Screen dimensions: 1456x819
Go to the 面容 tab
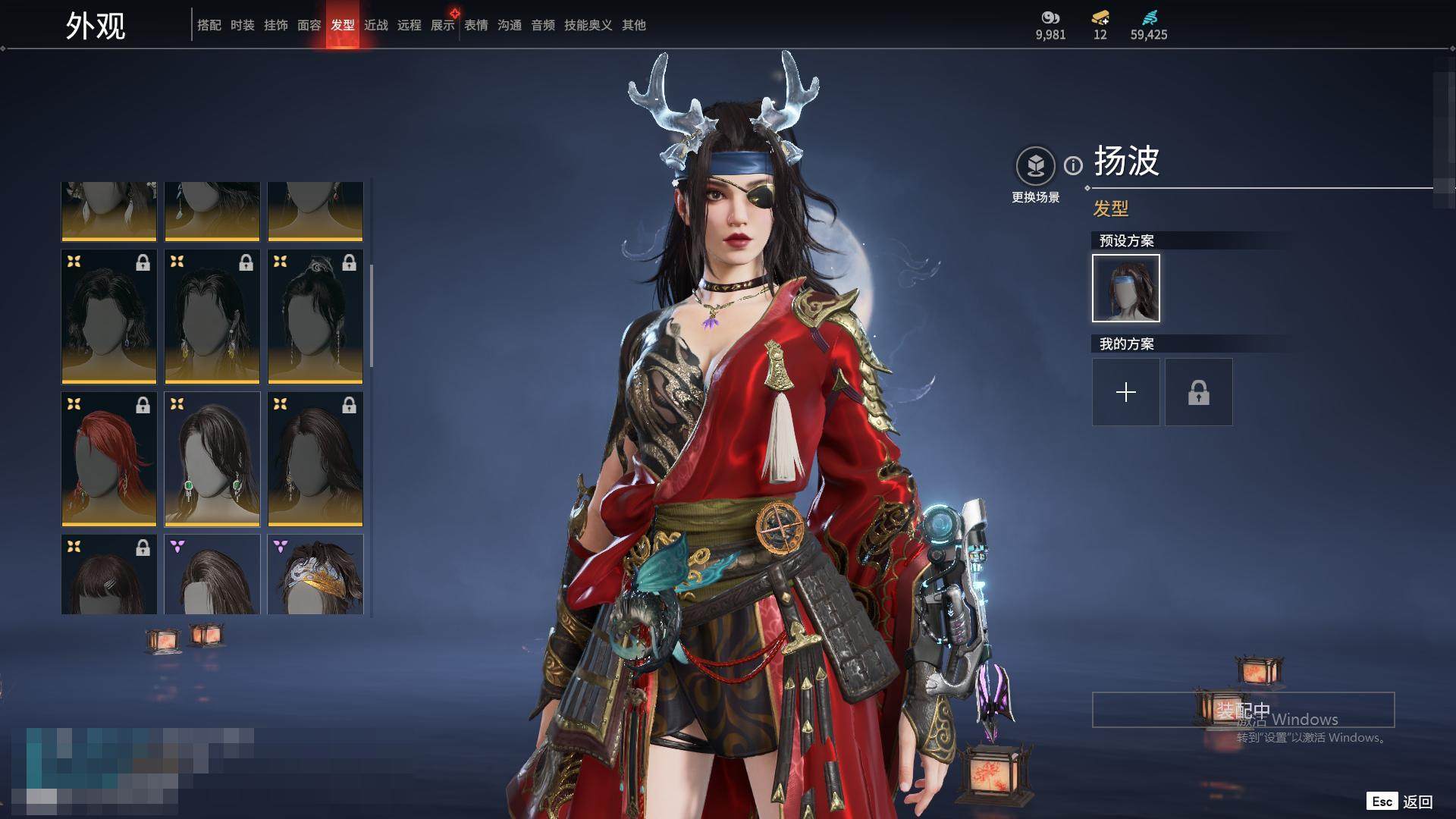click(x=309, y=25)
